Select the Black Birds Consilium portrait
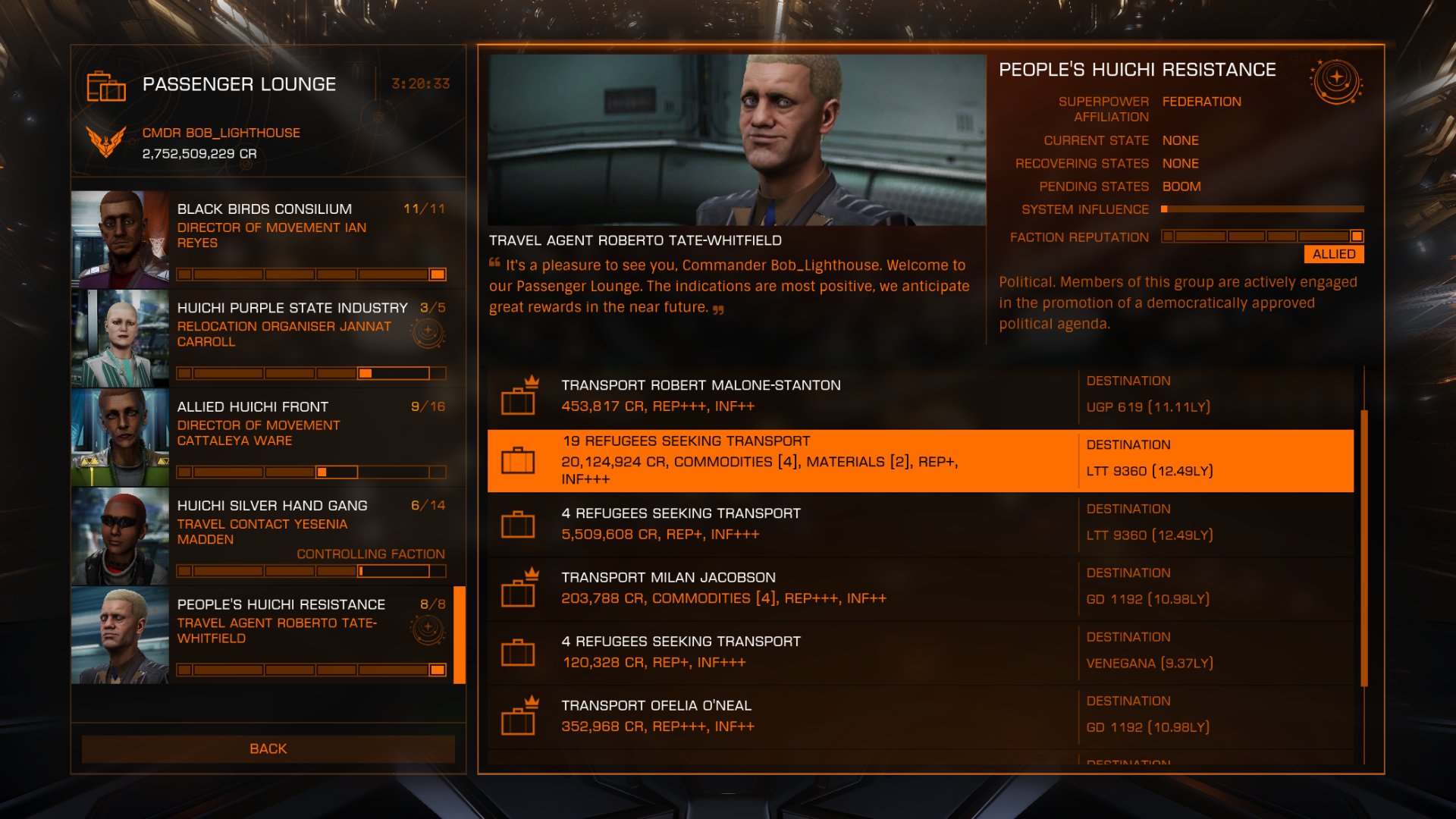1456x819 pixels. tap(120, 237)
